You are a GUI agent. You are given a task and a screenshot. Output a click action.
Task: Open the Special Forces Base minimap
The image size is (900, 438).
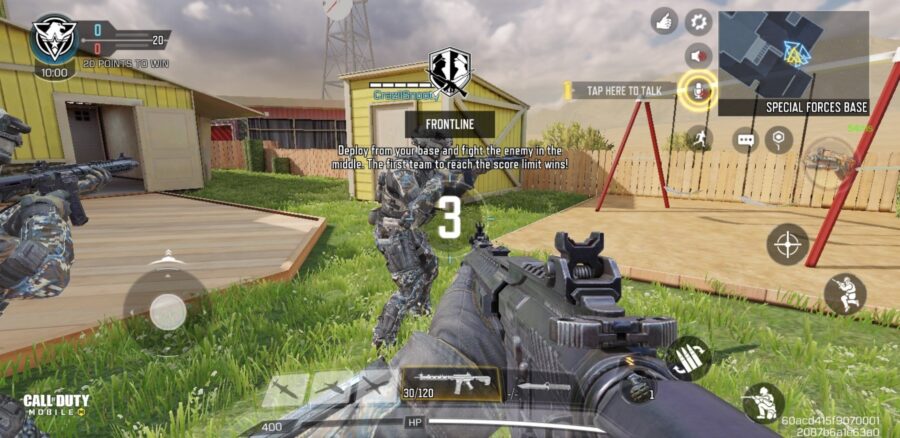(794, 62)
